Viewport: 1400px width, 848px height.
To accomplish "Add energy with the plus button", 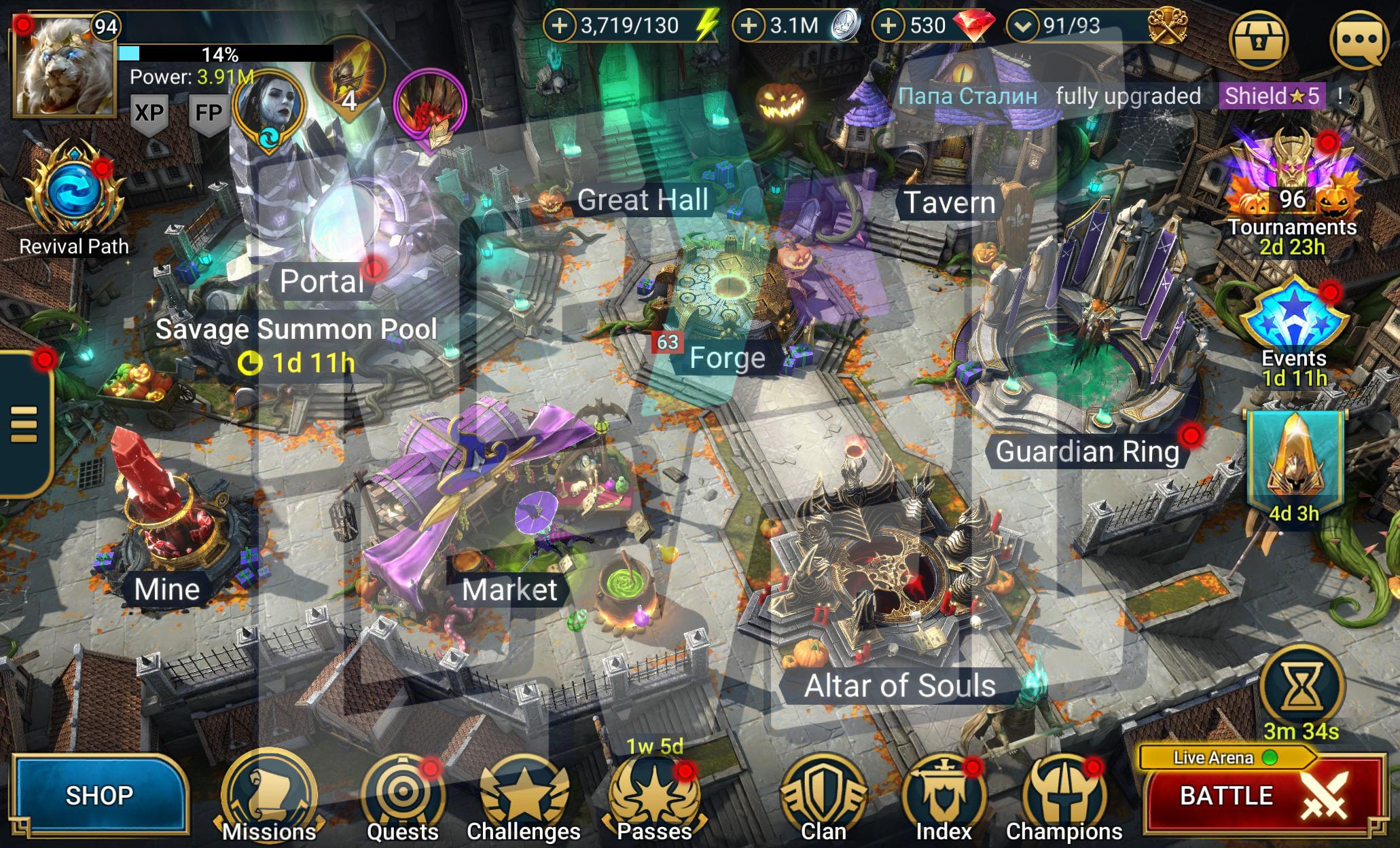I will click(x=559, y=26).
